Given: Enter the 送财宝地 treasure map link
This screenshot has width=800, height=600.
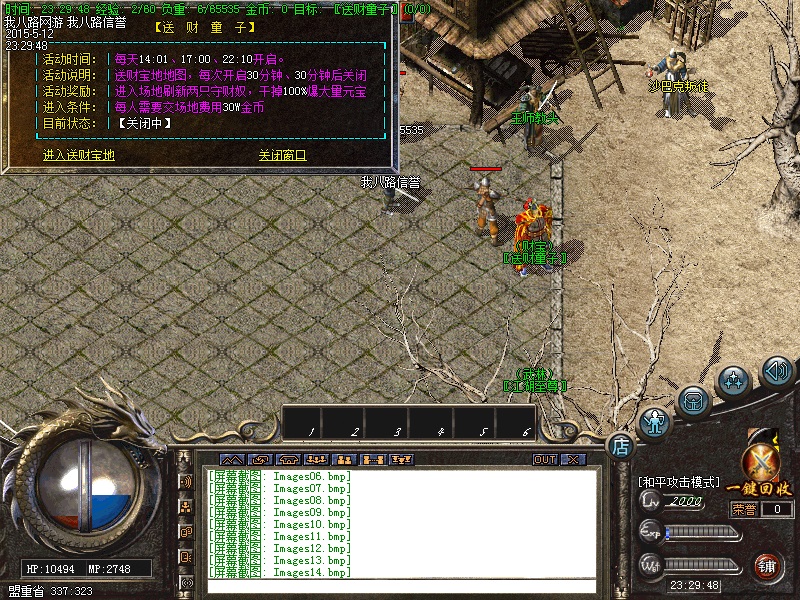Looking at the screenshot, I should click(79, 156).
